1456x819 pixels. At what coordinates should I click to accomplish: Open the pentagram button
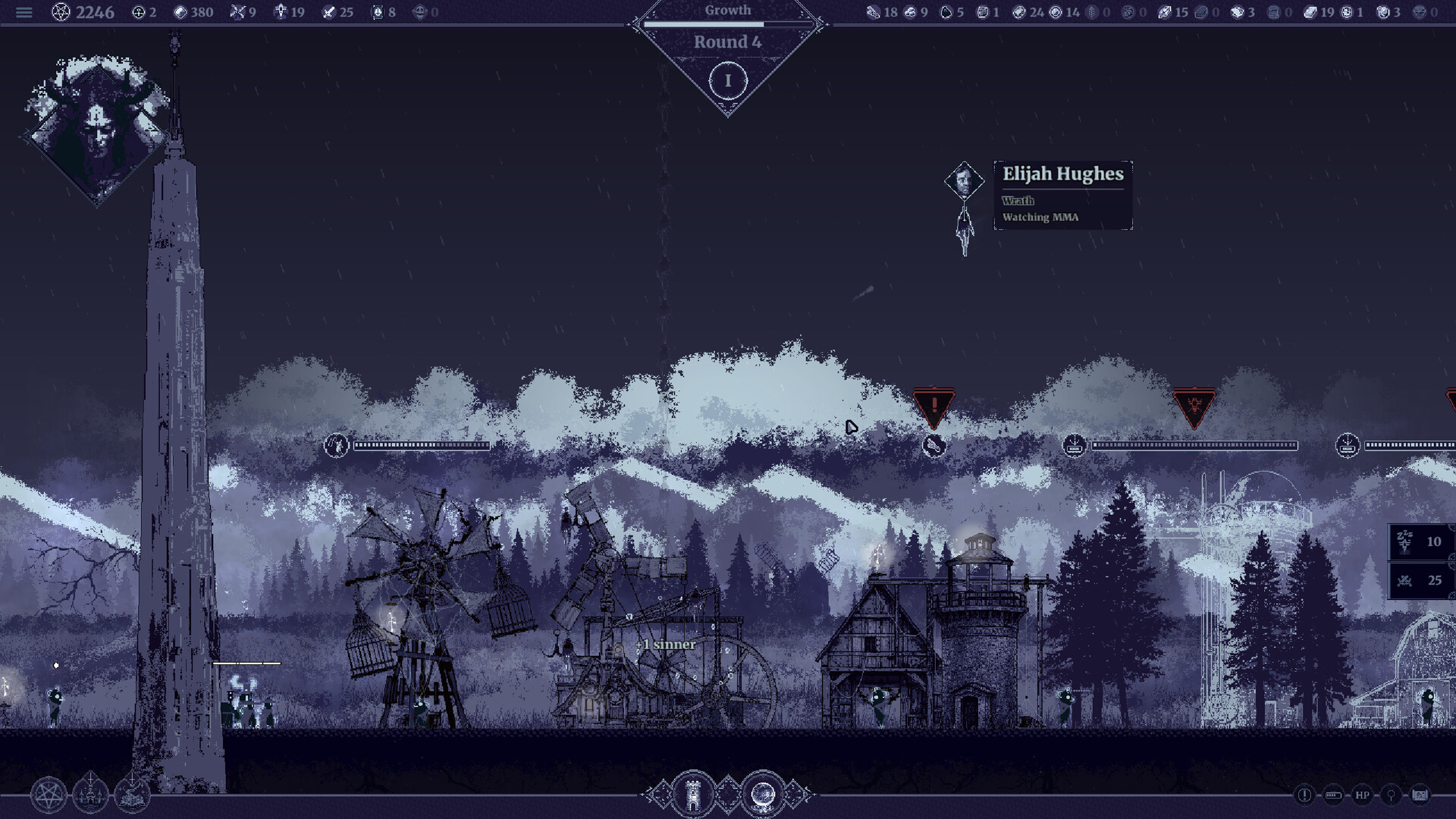pos(49,795)
